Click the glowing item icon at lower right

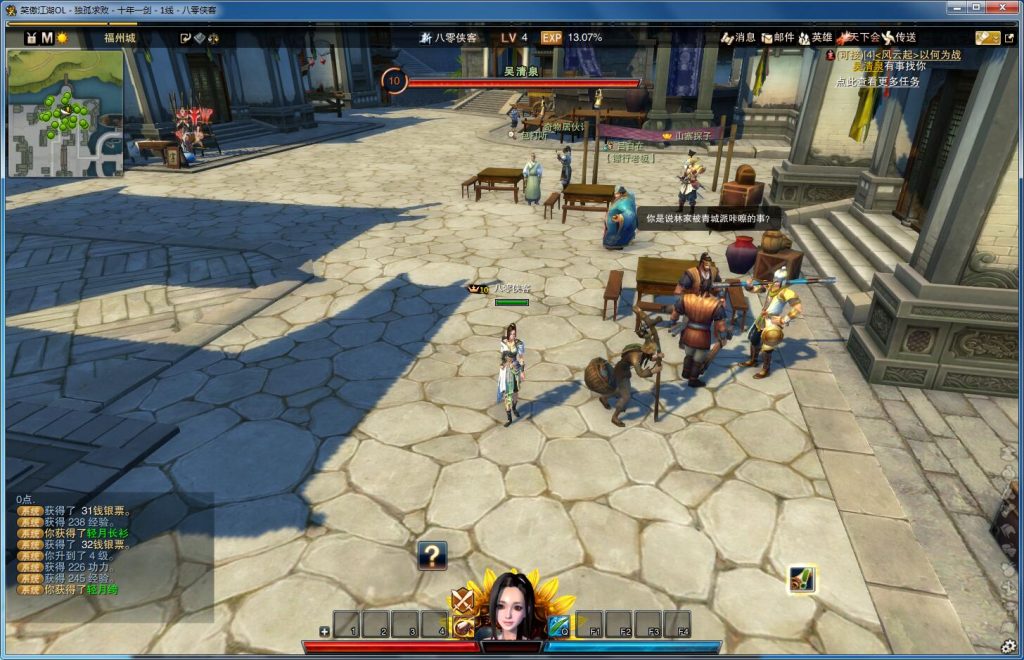[801, 579]
